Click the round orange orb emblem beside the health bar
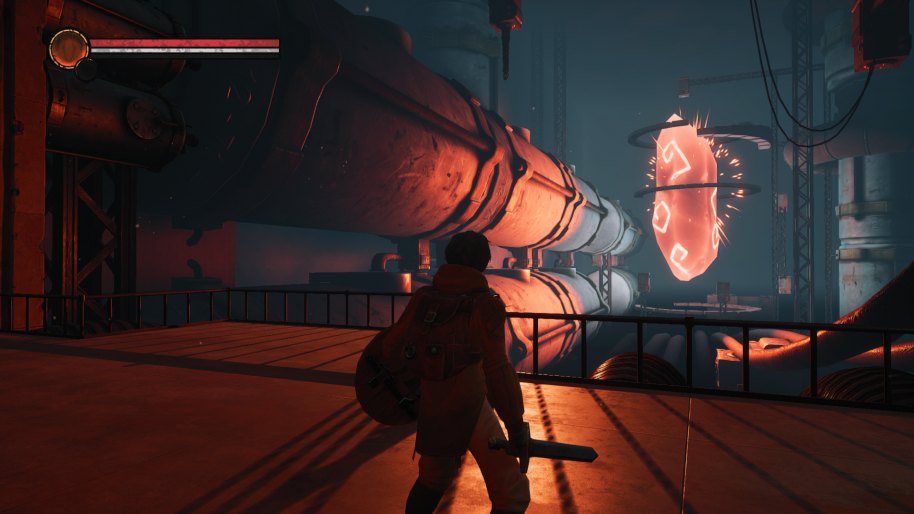The width and height of the screenshot is (914, 514). click(68, 48)
